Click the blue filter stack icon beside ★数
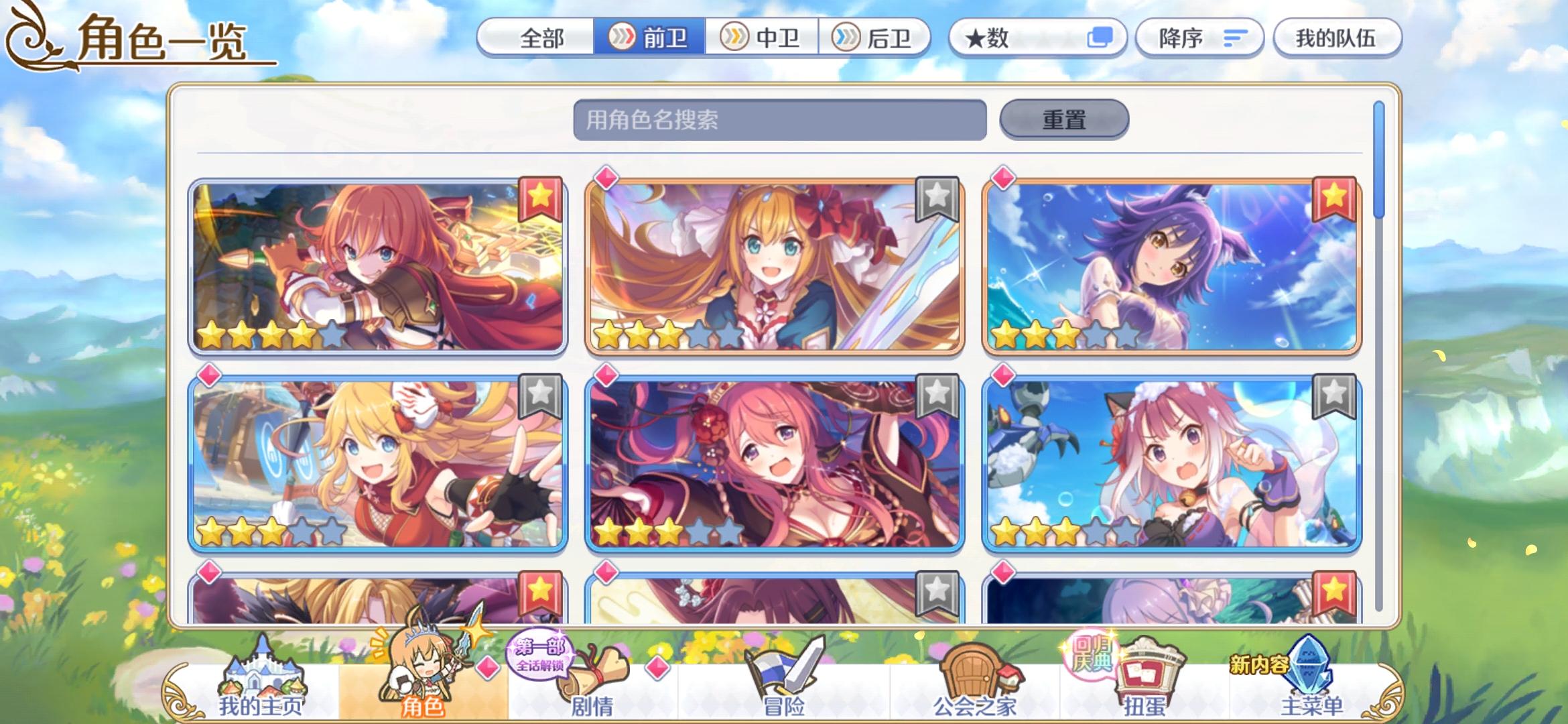Screen dimensions: 1568x724 [1101, 38]
